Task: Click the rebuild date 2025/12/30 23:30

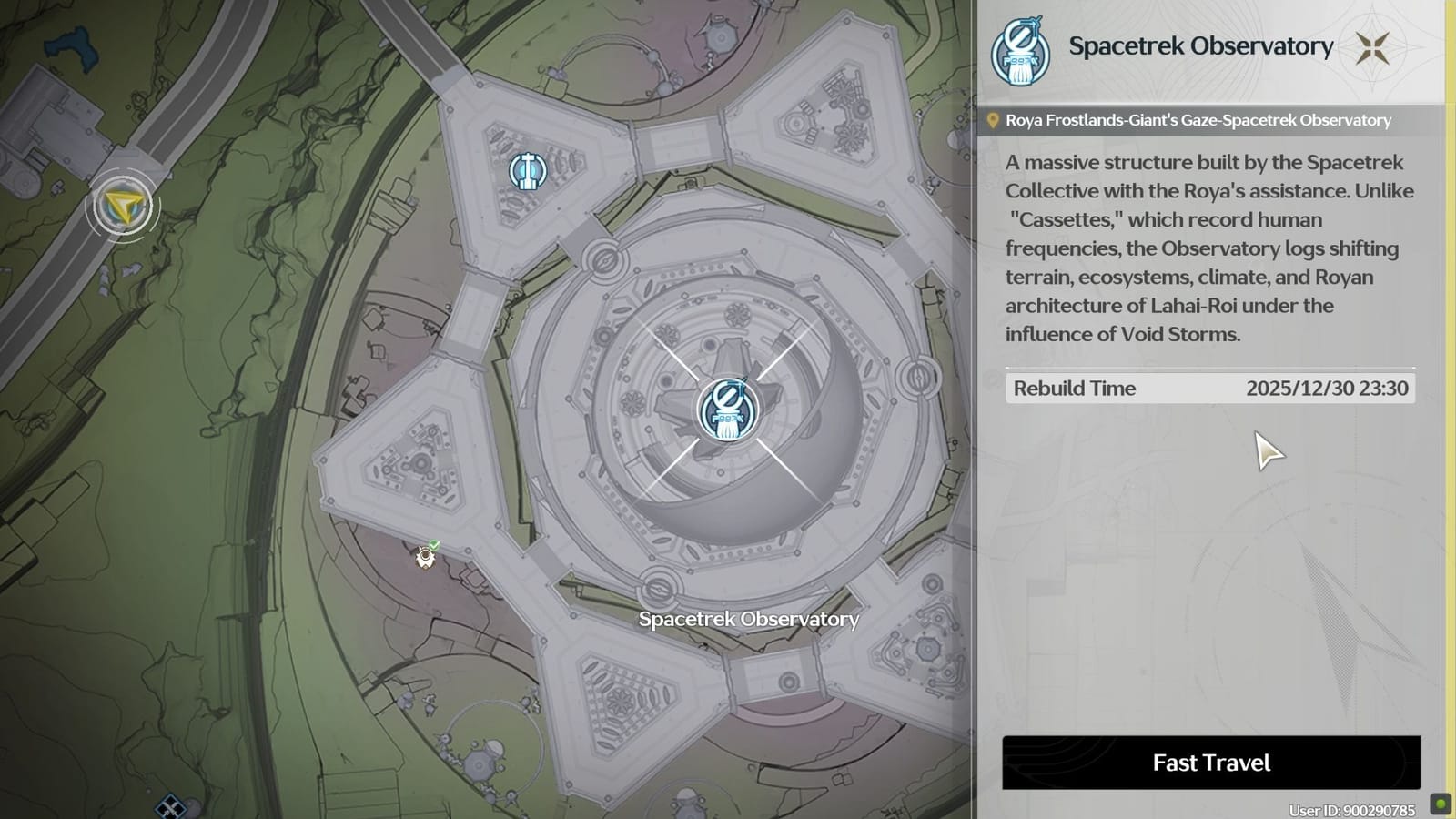Action: pyautogui.click(x=1328, y=389)
